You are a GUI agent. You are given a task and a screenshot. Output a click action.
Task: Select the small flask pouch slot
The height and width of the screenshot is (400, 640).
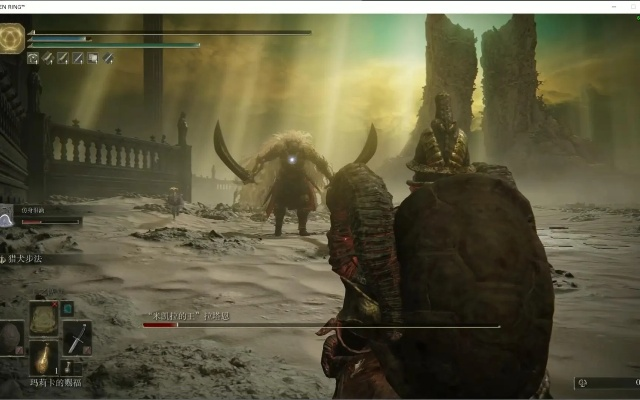pyautogui.click(x=66, y=368)
